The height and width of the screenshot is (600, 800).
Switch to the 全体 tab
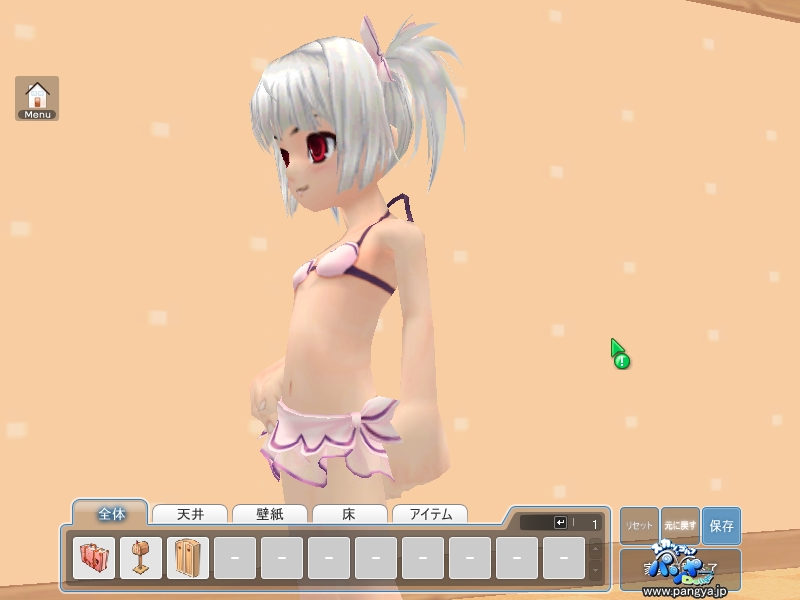(110, 514)
